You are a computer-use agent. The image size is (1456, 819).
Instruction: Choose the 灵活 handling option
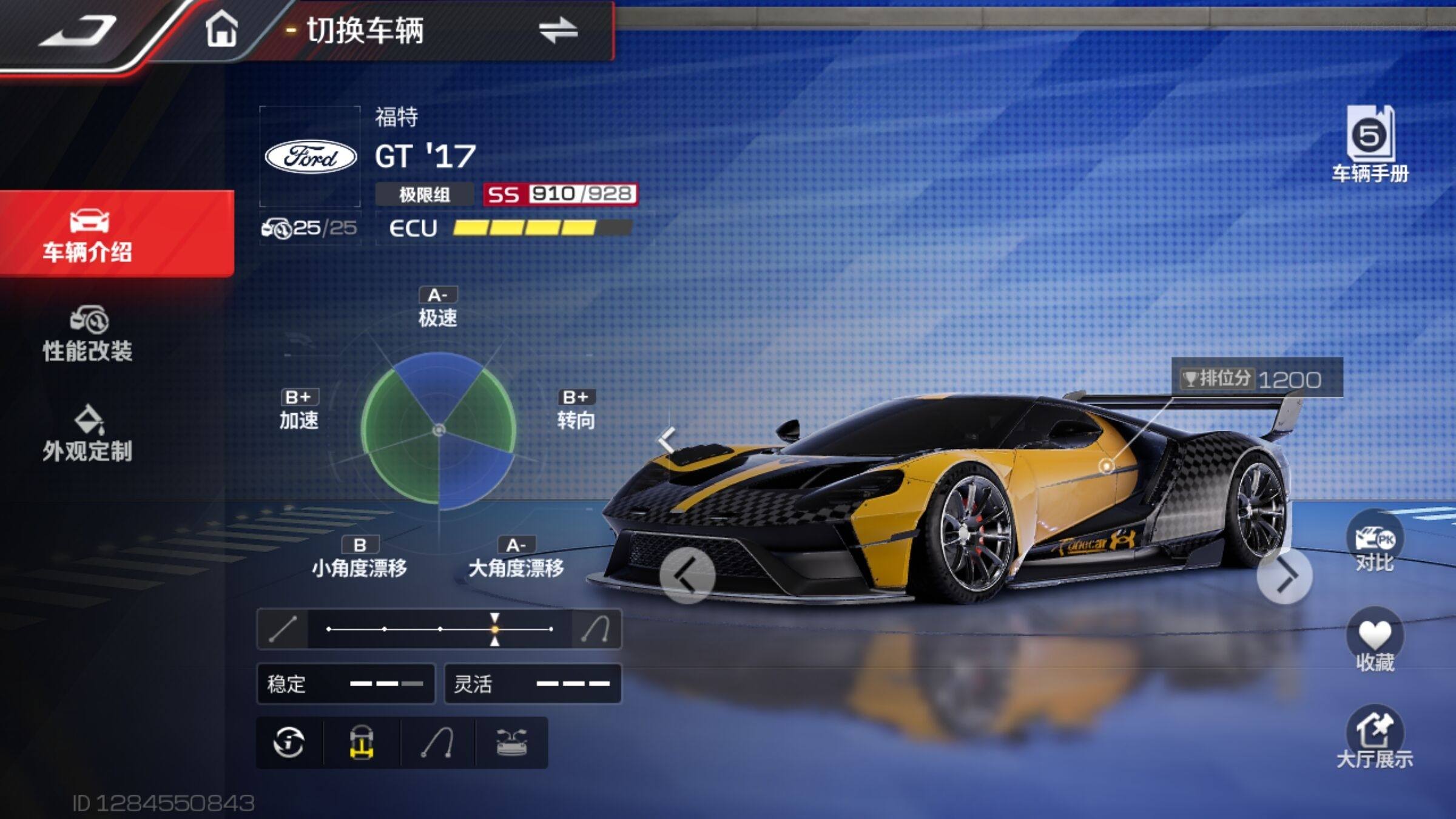[533, 684]
